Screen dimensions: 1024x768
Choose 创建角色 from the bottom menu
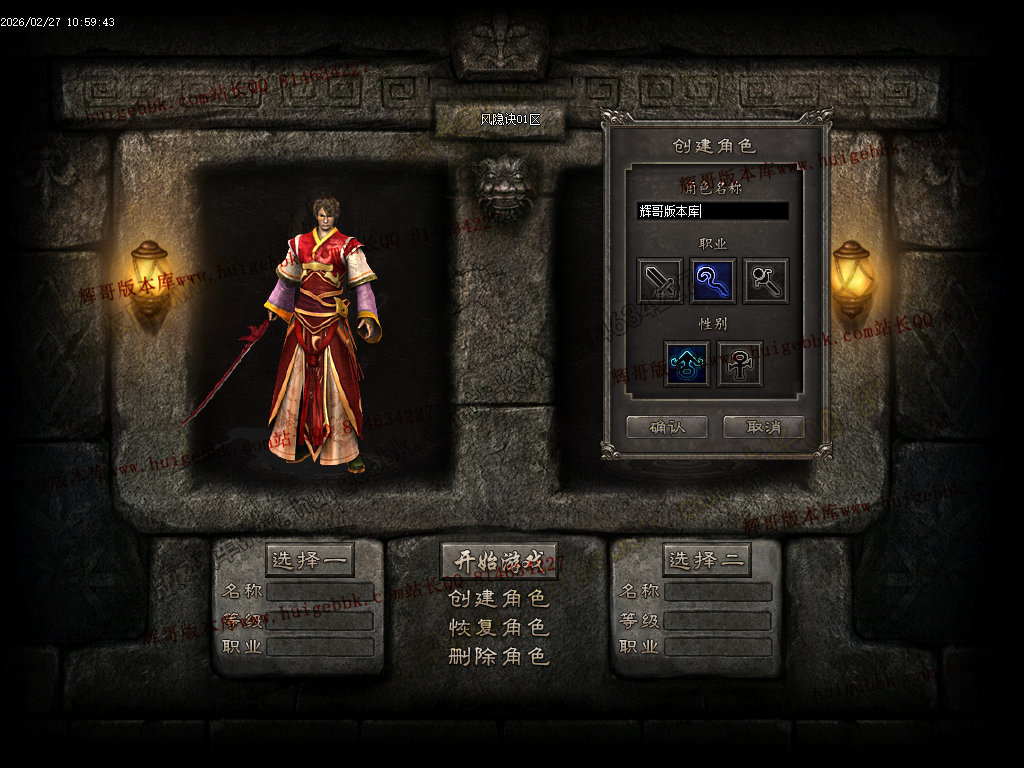pyautogui.click(x=499, y=599)
